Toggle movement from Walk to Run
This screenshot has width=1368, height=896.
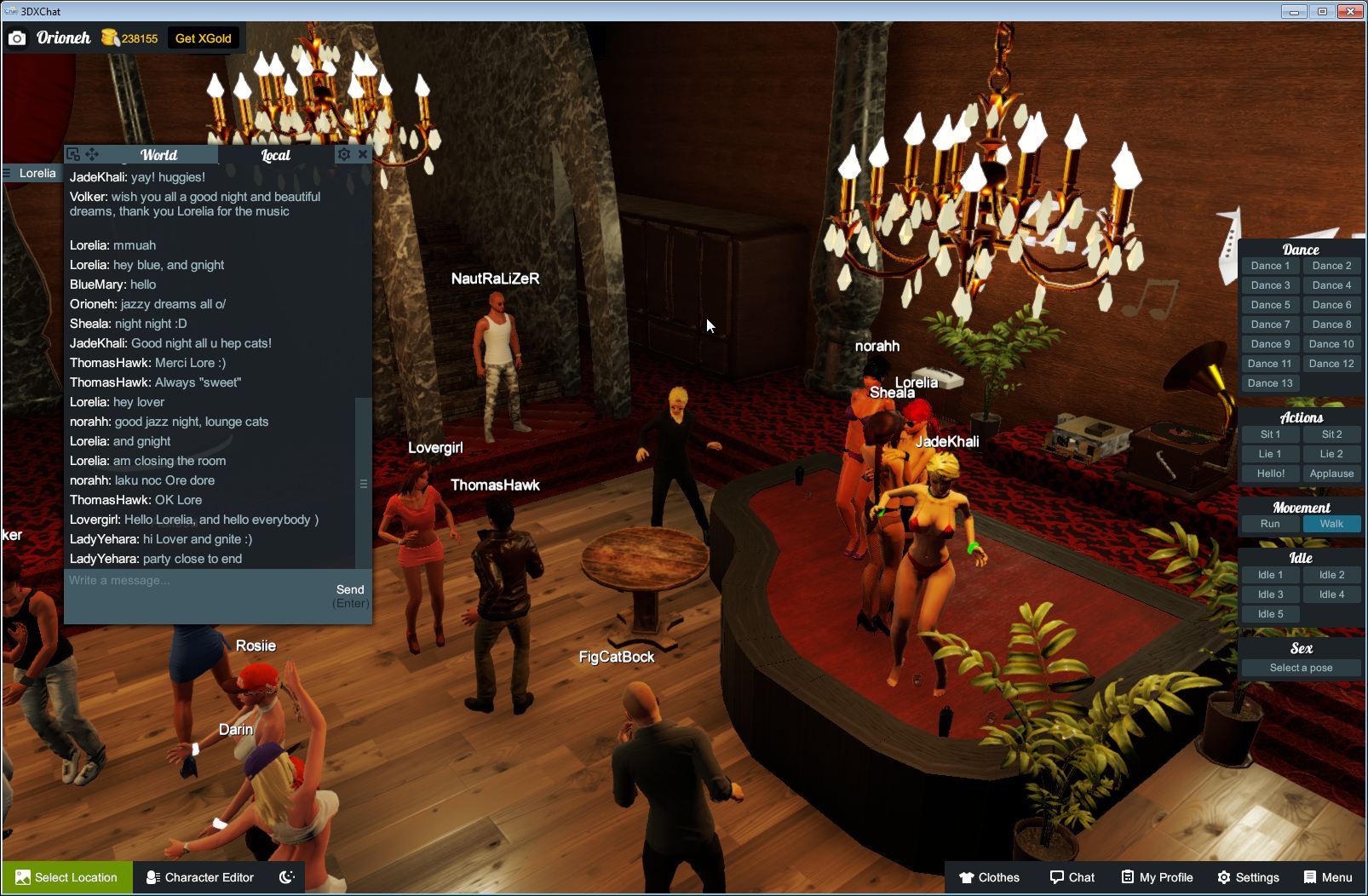click(x=1270, y=524)
